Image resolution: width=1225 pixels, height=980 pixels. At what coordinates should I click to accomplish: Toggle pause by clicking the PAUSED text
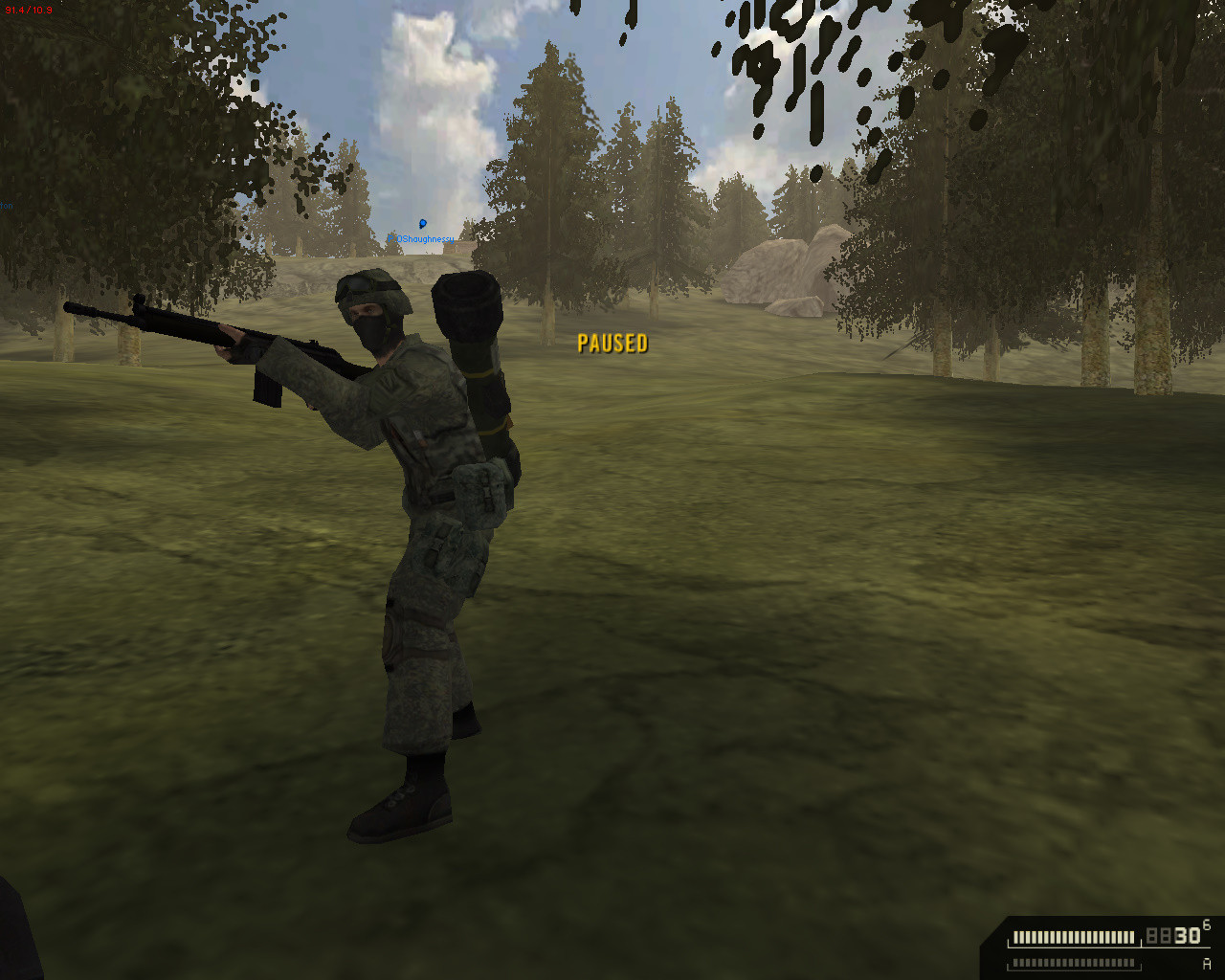coord(612,343)
